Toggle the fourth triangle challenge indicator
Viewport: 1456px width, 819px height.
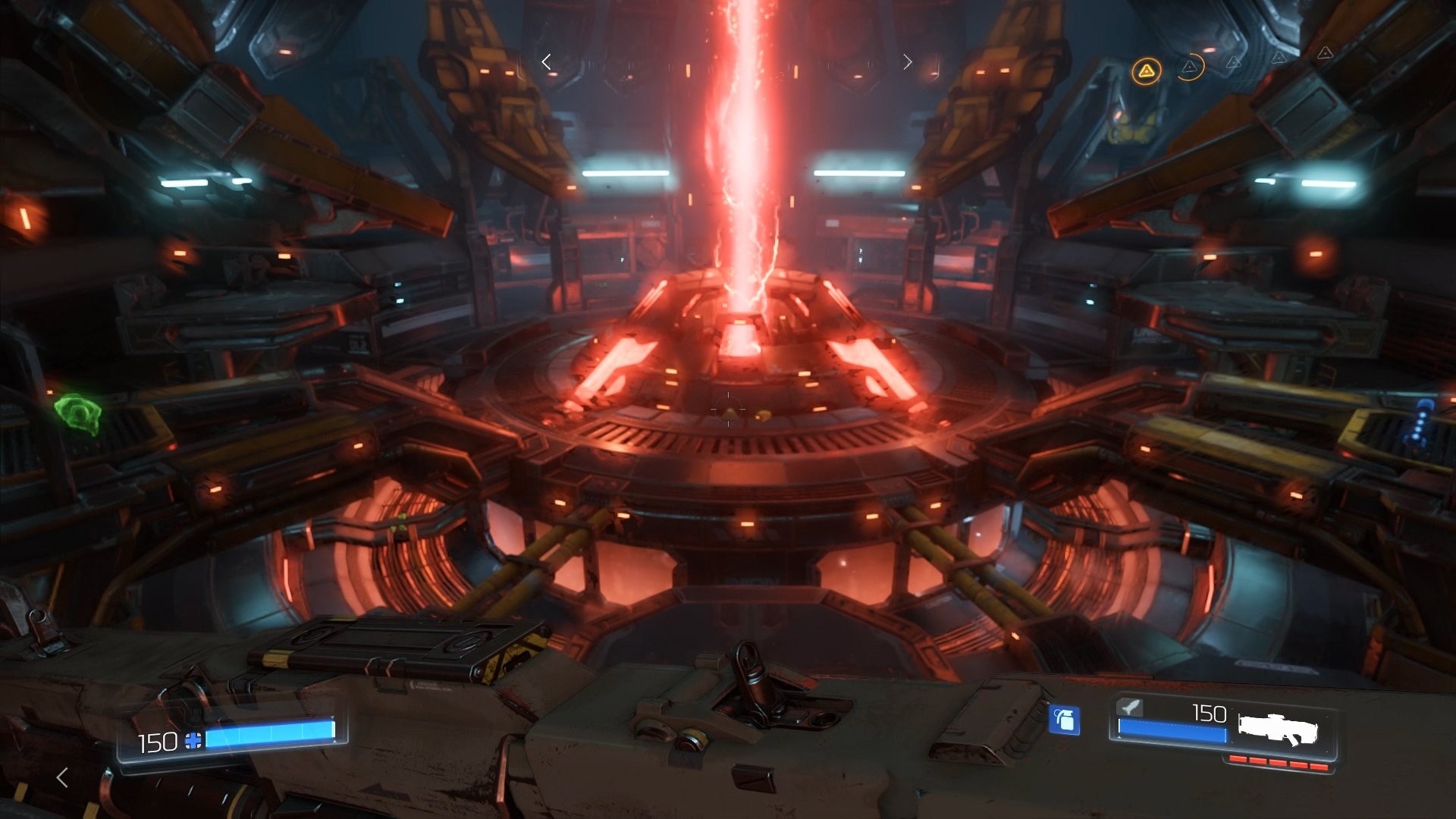pyautogui.click(x=1279, y=58)
